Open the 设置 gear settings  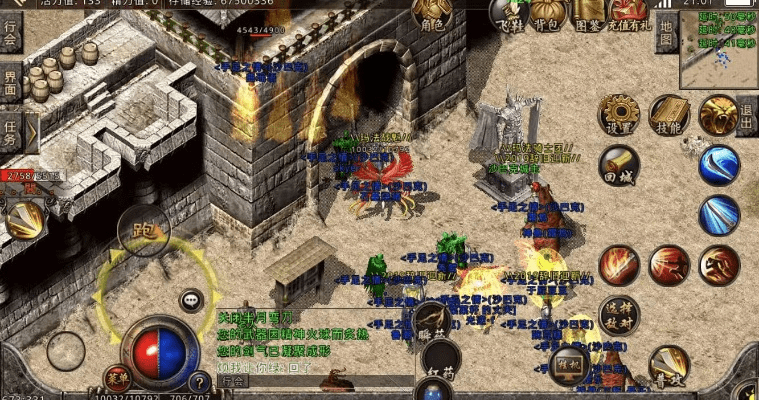click(619, 116)
